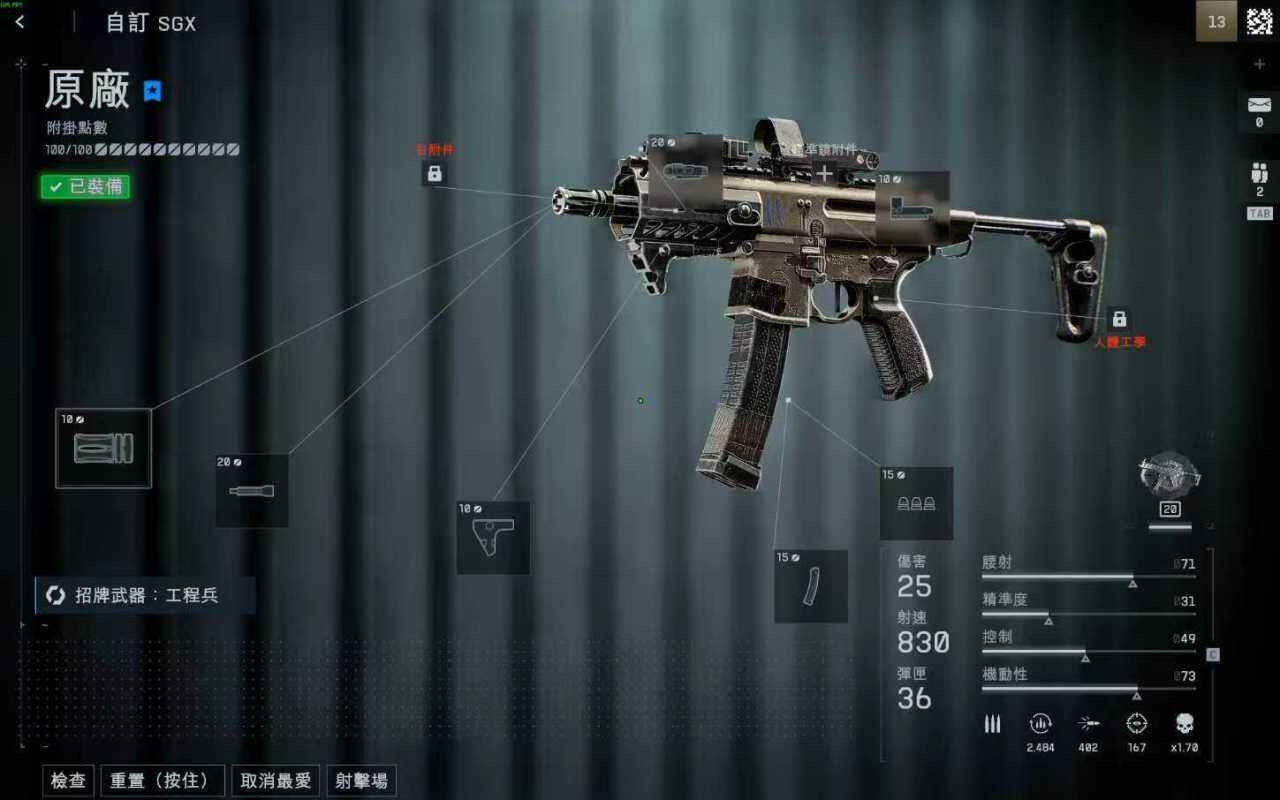This screenshot has height=800, width=1280.
Task: Click the player avatar in the corner
Action: coord(1259,21)
